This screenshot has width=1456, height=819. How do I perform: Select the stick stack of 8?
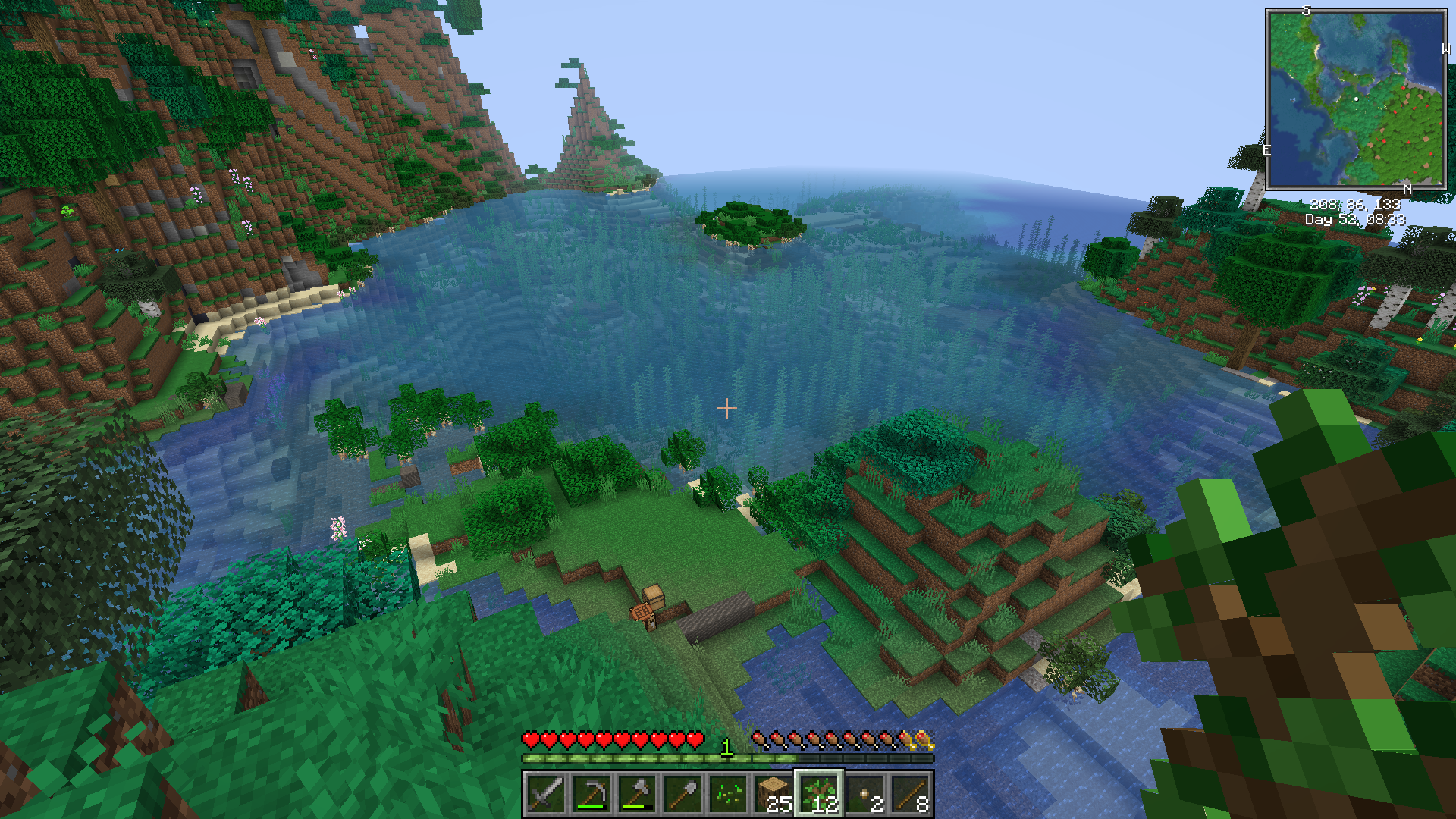click(x=911, y=794)
